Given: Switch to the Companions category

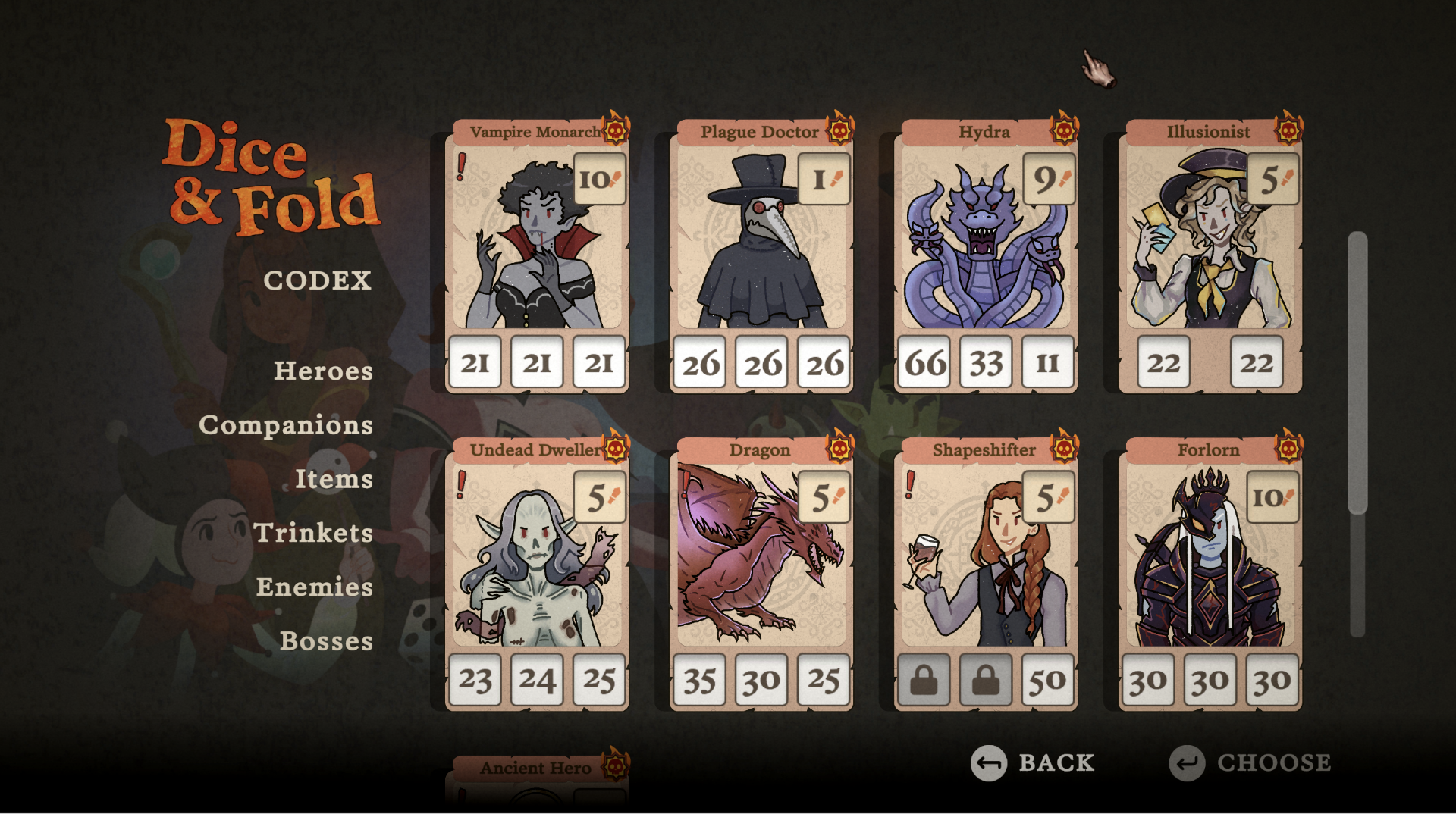Looking at the screenshot, I should (285, 425).
